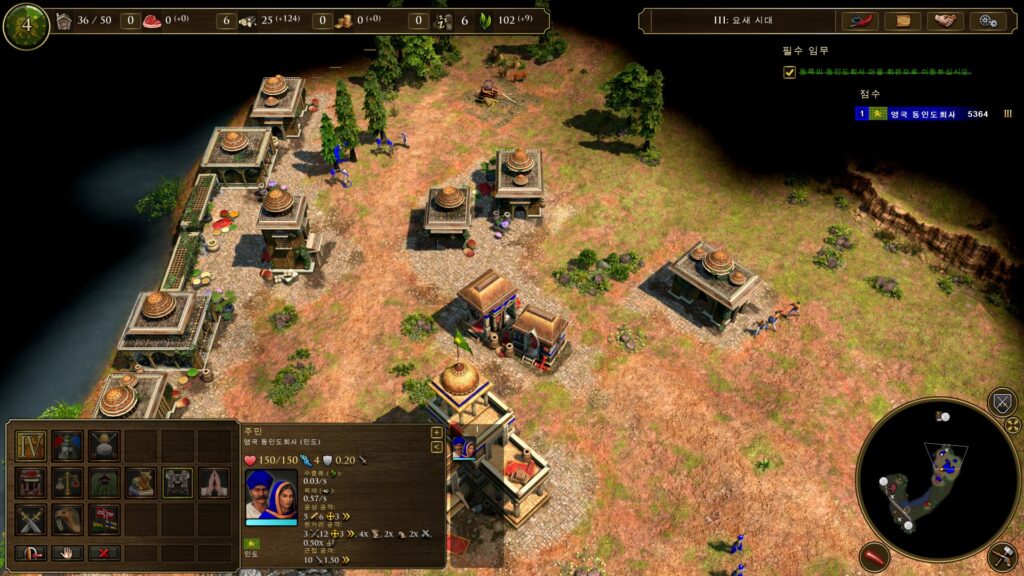Viewport: 1024px width, 576px height.
Task: Open the scroll objectives button
Action: tap(903, 21)
